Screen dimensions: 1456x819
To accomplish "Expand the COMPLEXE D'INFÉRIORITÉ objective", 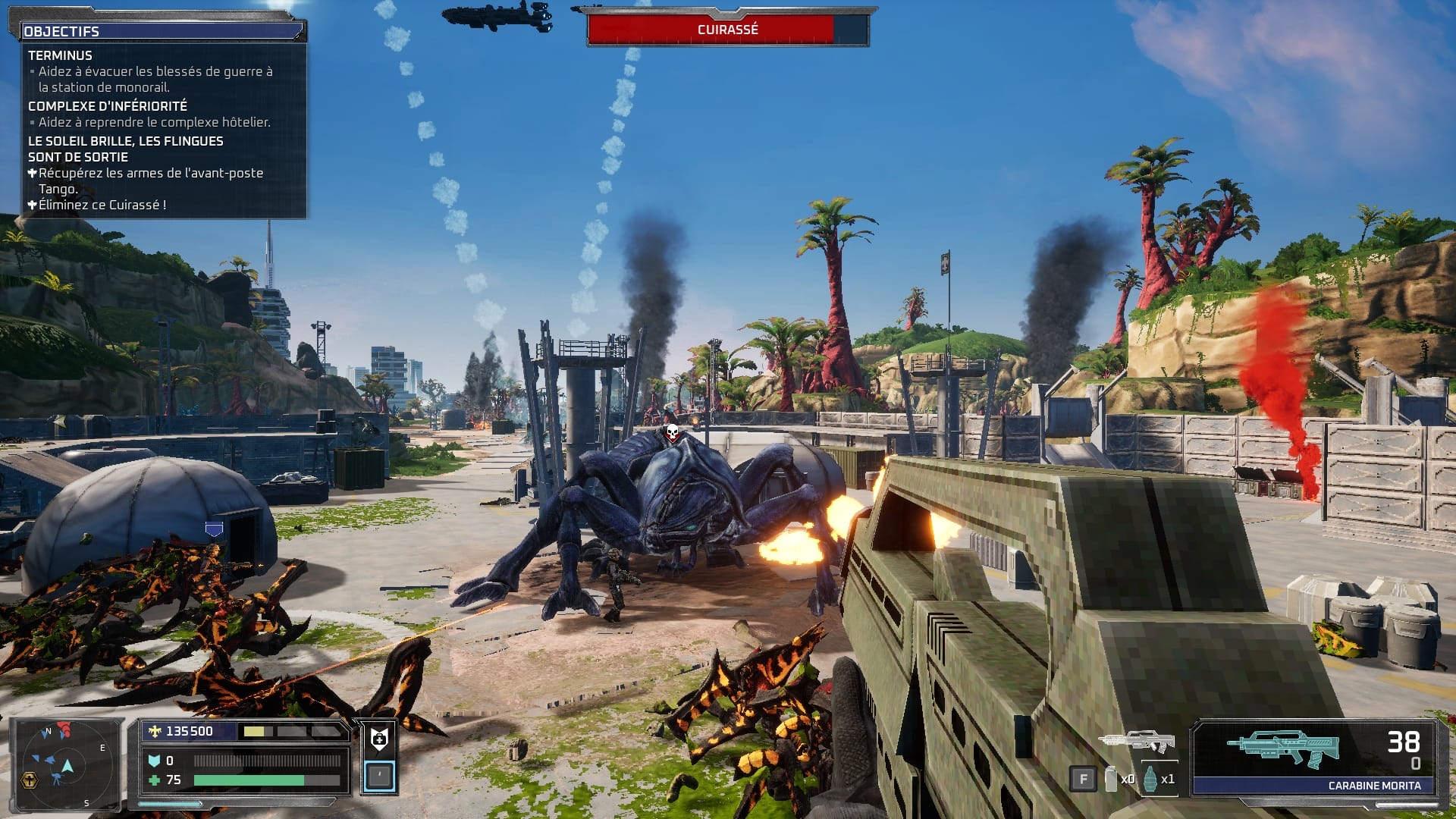I will [108, 106].
